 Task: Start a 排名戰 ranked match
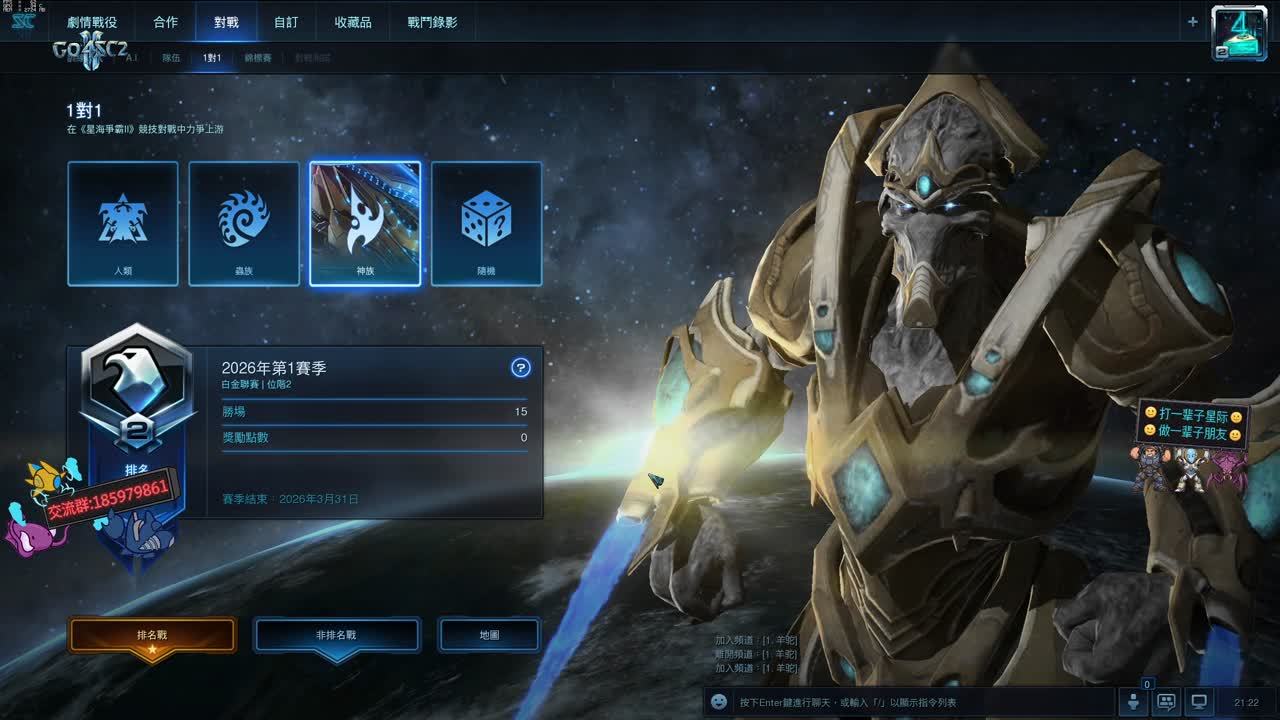coord(152,635)
